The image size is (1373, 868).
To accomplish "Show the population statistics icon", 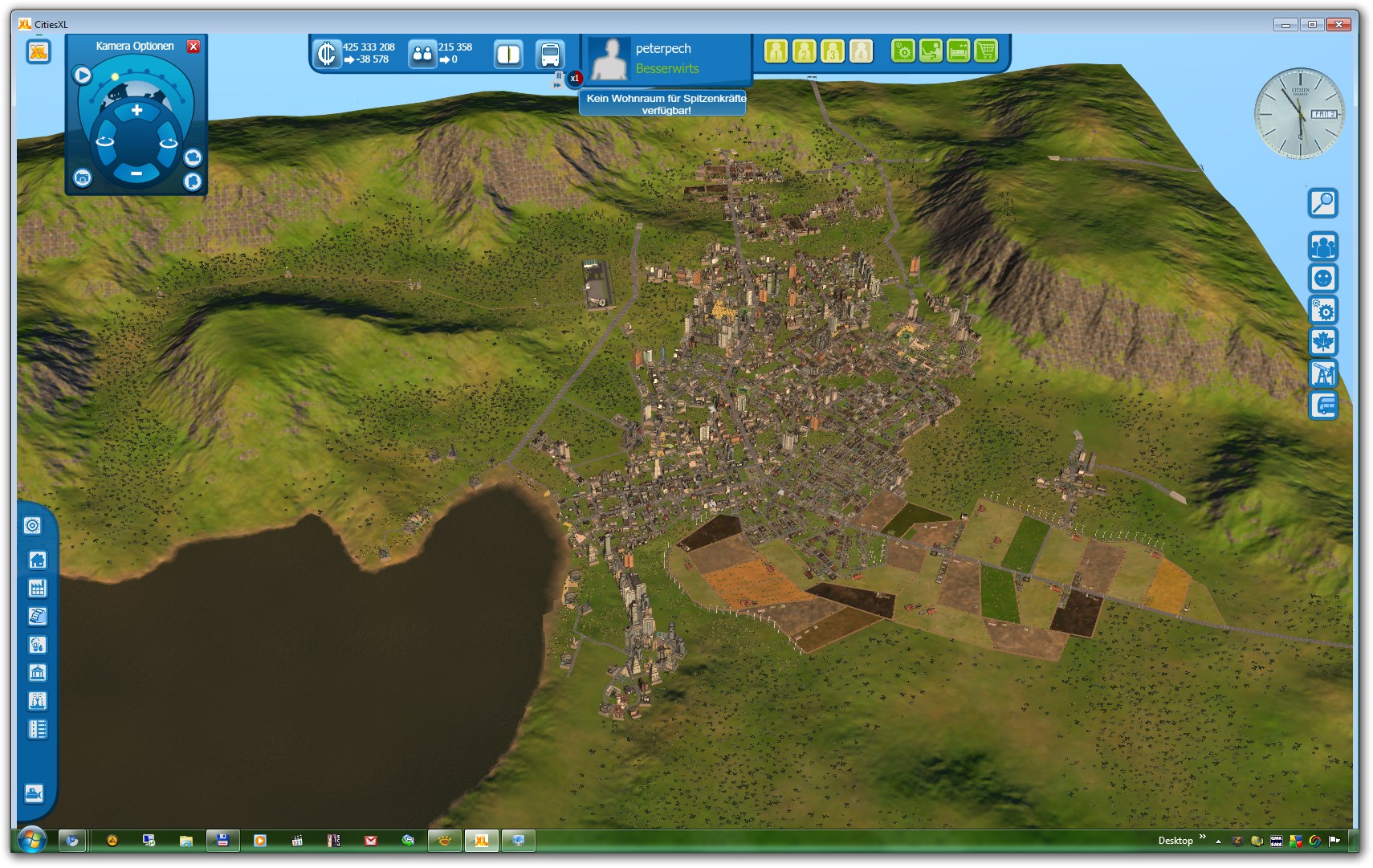I will [422, 55].
